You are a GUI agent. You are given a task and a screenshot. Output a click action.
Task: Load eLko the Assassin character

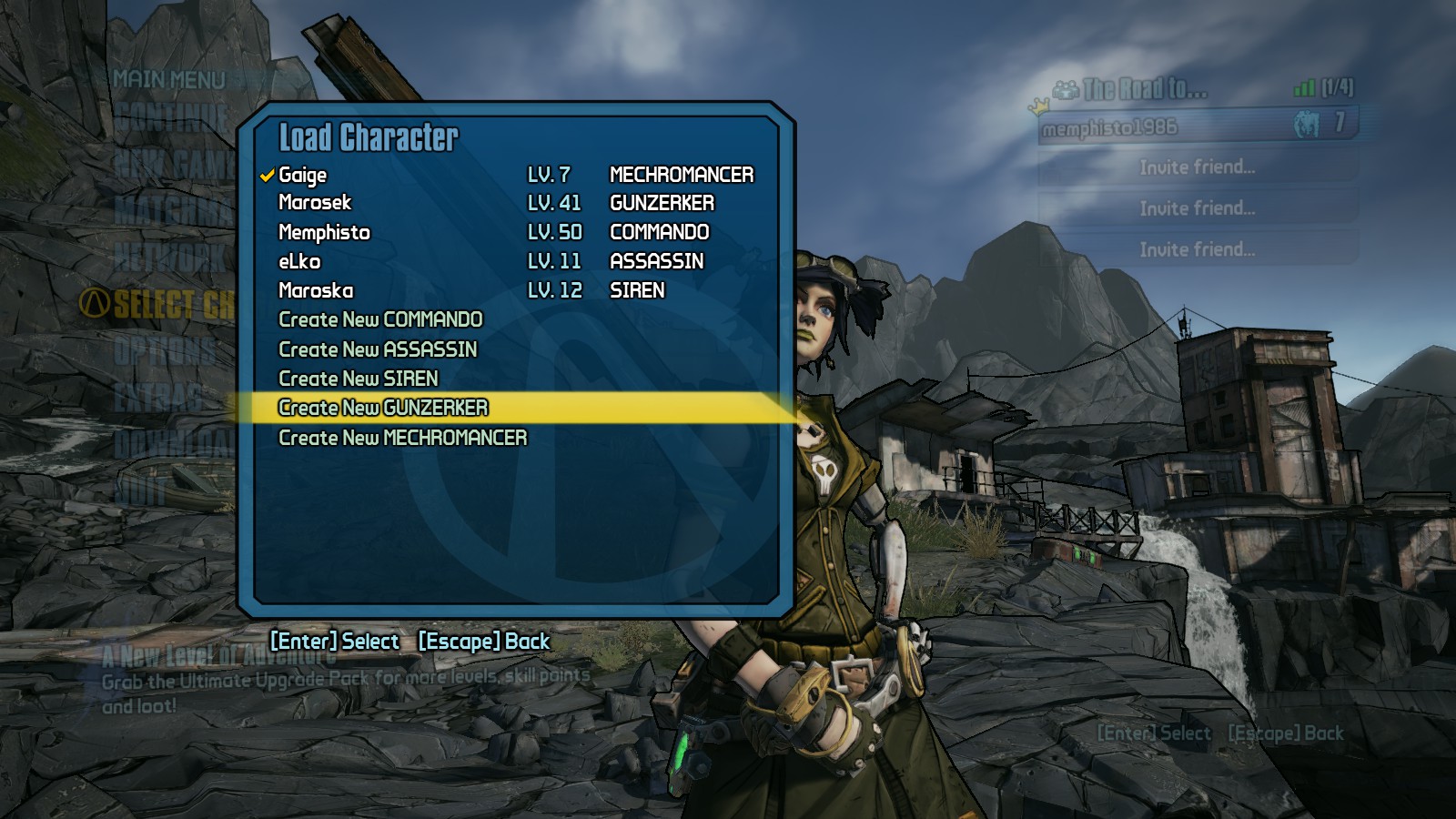(x=299, y=261)
